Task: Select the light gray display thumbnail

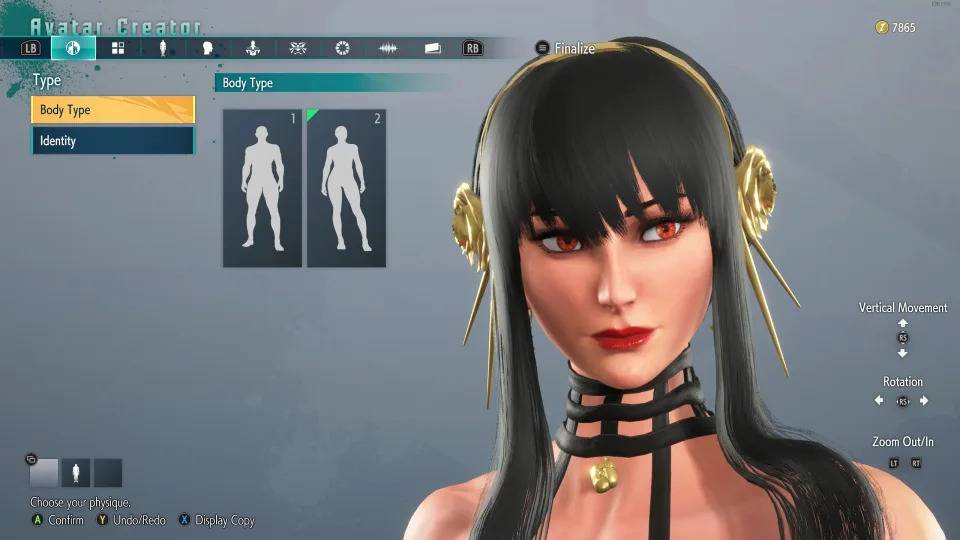Action: coord(44,472)
